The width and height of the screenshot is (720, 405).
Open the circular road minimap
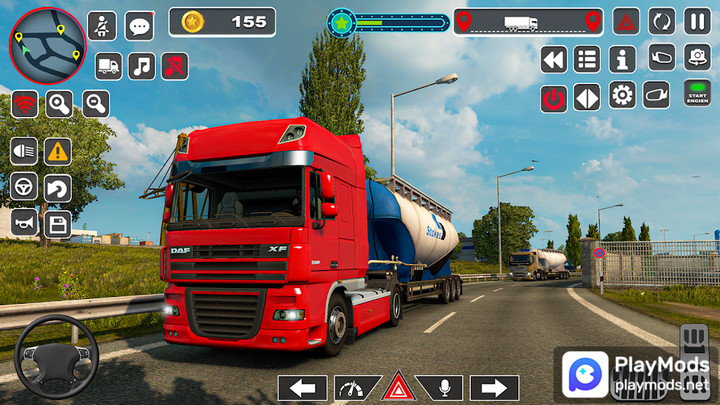(x=47, y=44)
